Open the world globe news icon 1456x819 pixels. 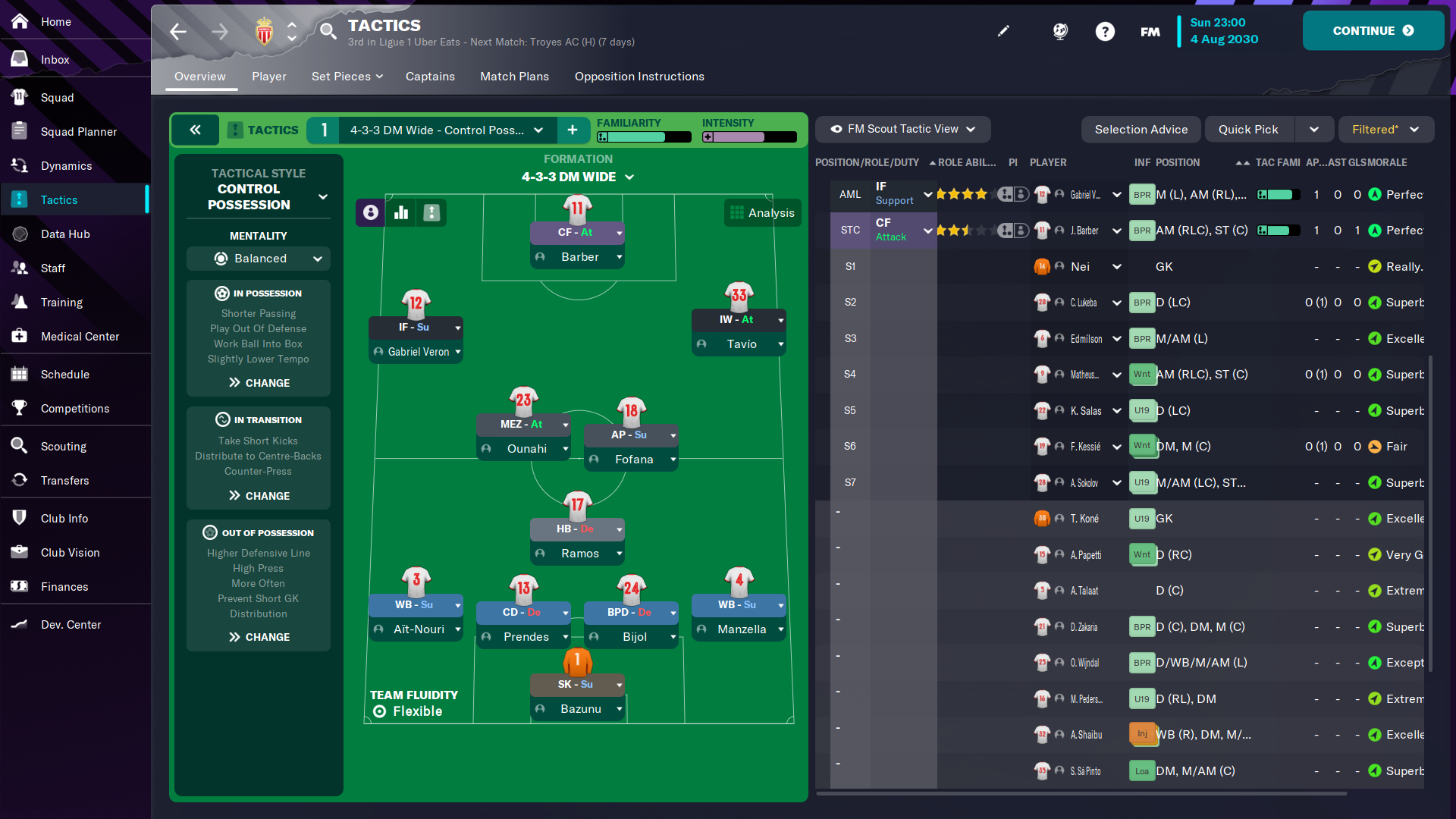(1059, 31)
